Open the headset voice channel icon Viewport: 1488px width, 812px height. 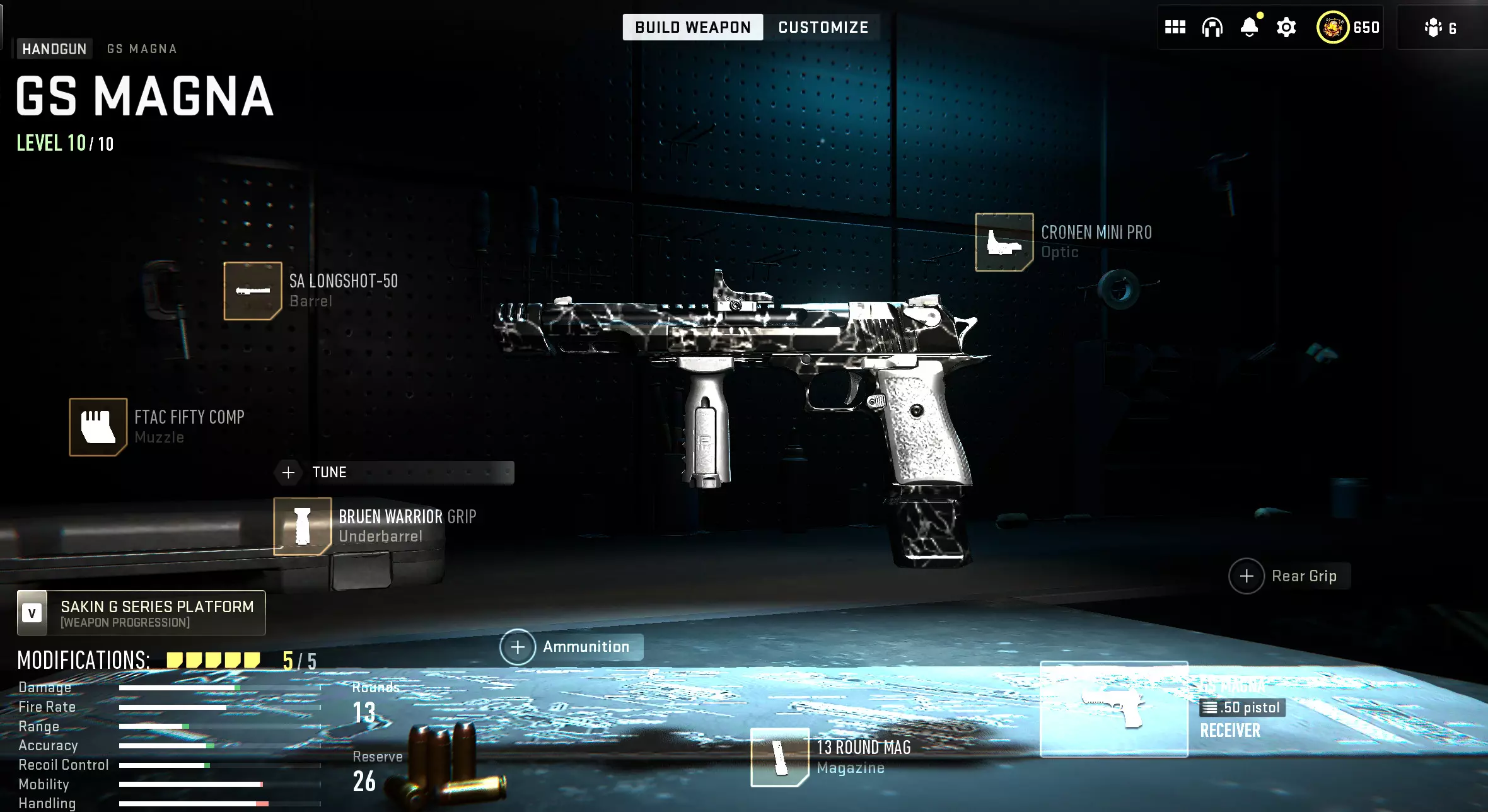(x=1212, y=27)
